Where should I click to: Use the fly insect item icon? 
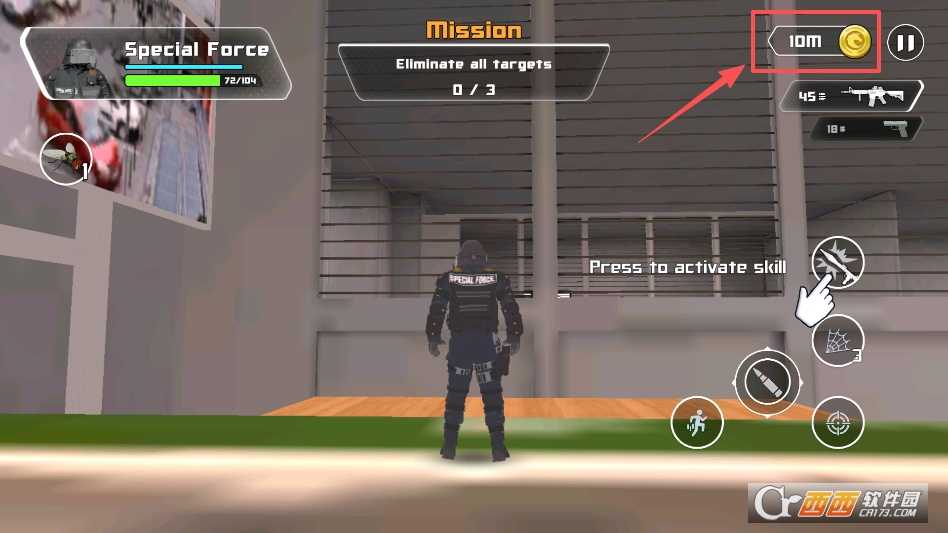(65, 159)
